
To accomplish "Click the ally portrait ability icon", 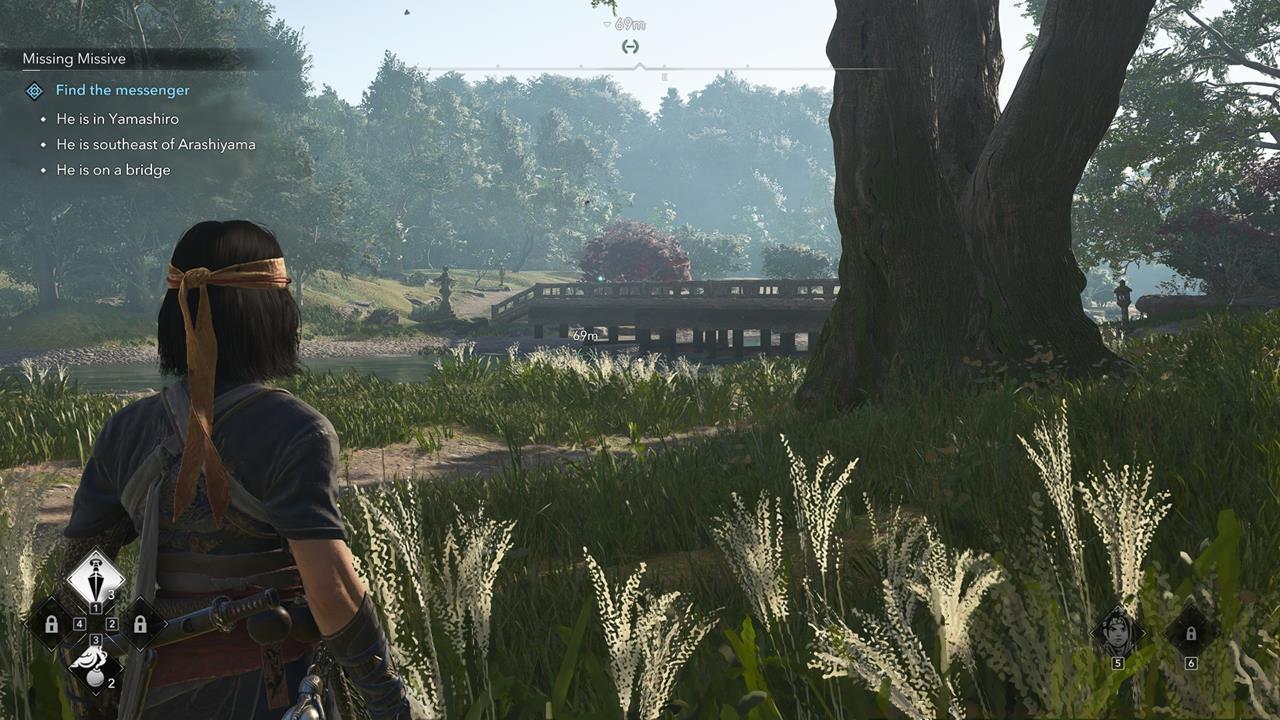I will click(1117, 631).
